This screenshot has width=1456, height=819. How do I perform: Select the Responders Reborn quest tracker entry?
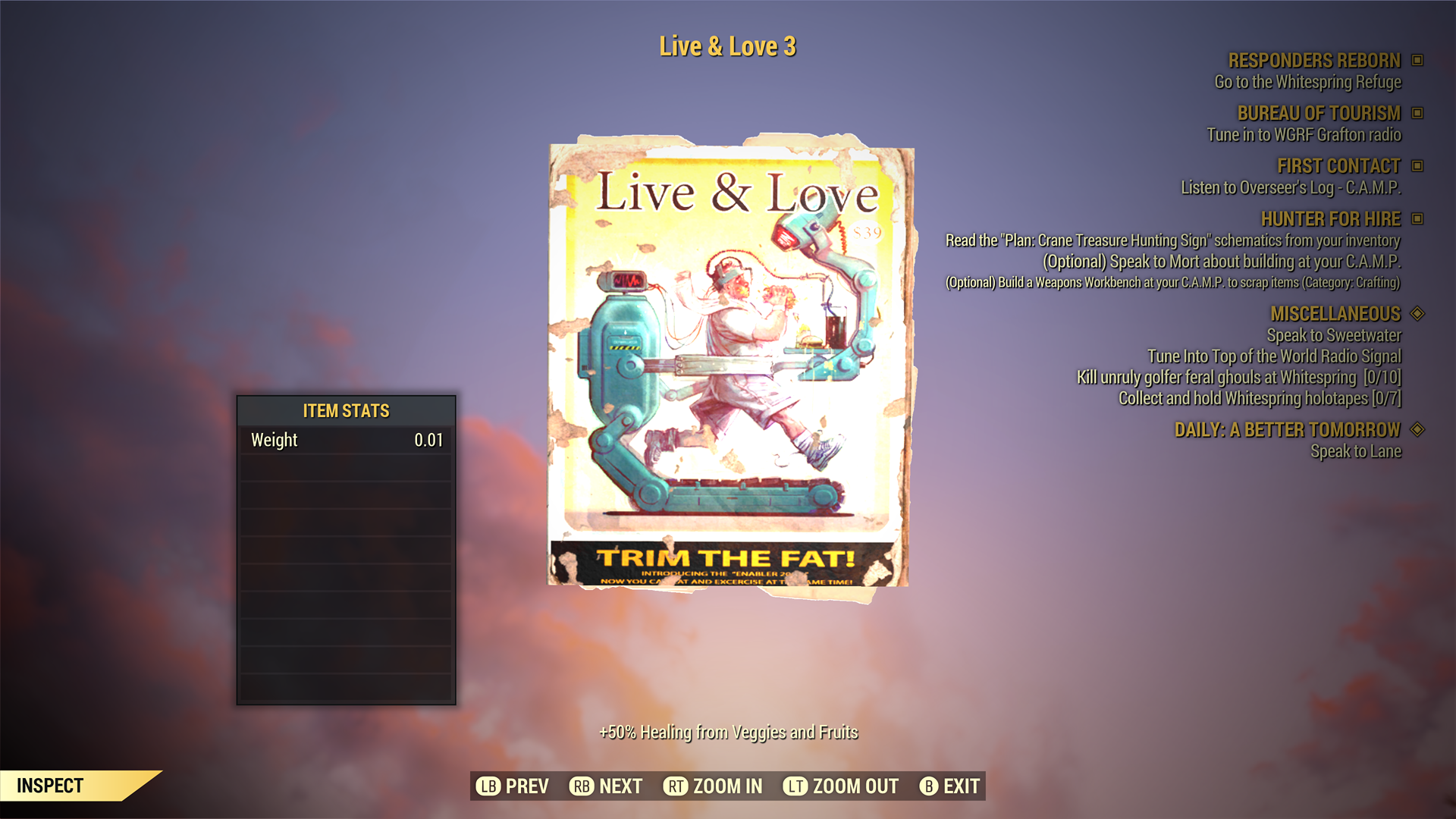1313,61
